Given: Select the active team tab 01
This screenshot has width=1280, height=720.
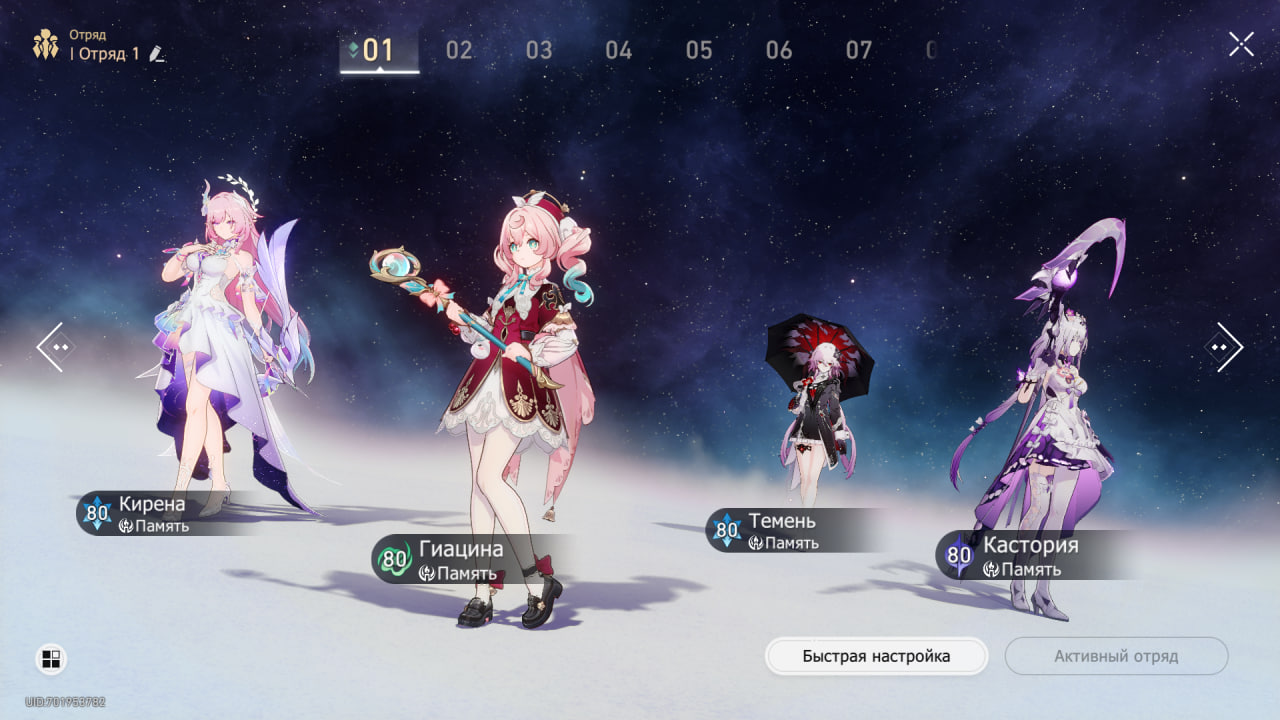Looking at the screenshot, I should pos(379,50).
